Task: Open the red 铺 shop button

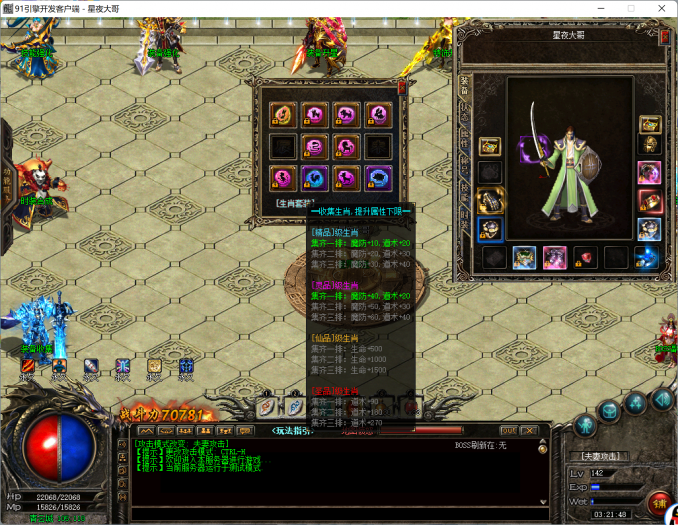Action: click(x=658, y=502)
